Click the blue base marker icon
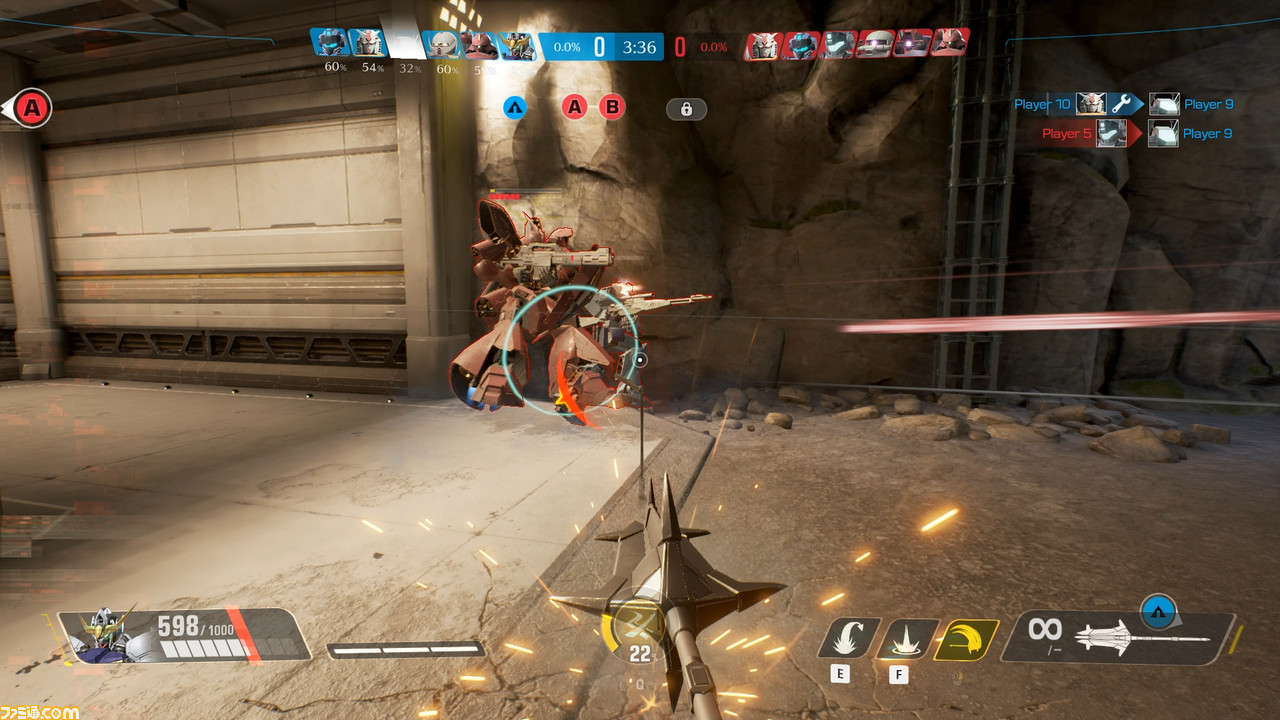Viewport: 1280px width, 720px height. [x=515, y=107]
